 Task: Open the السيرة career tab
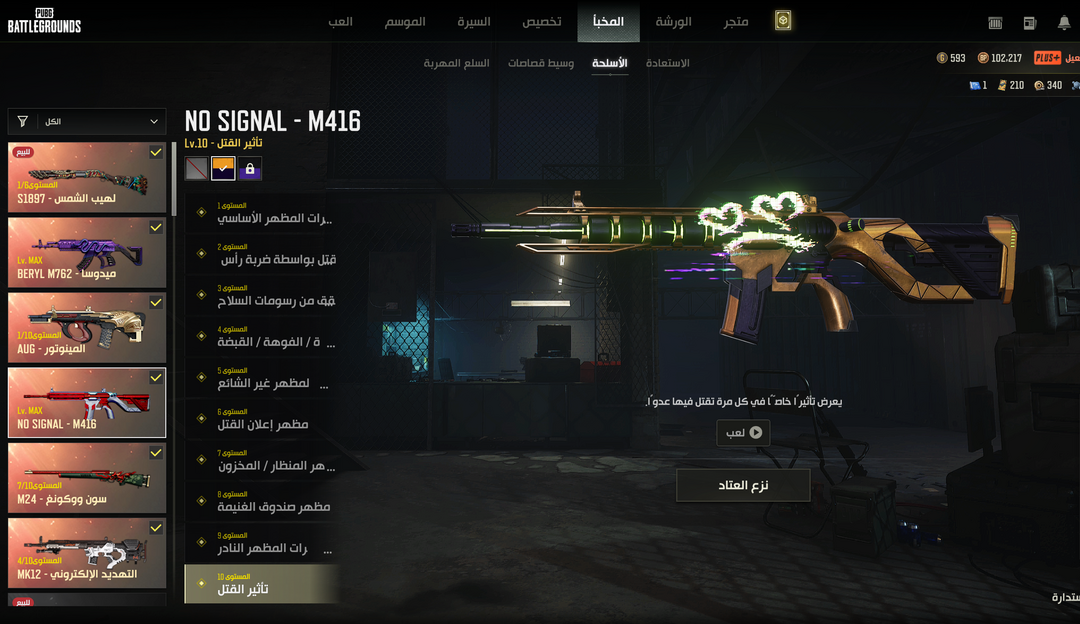pos(474,21)
